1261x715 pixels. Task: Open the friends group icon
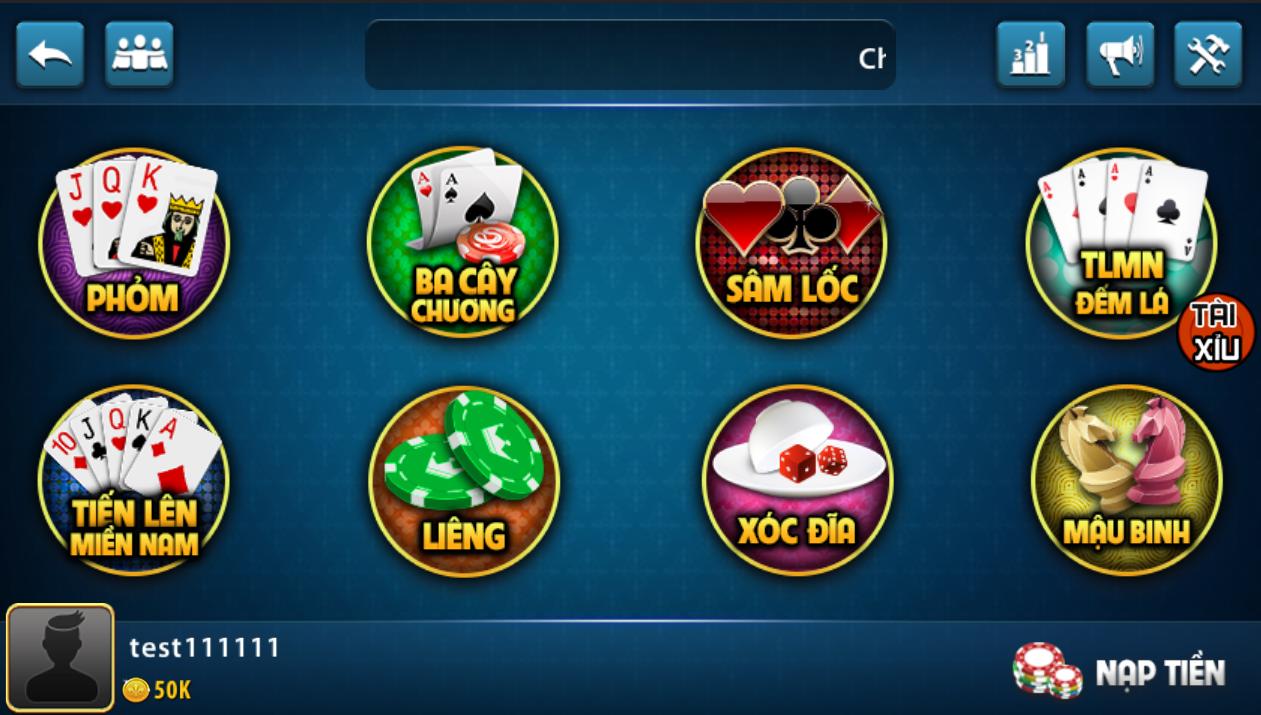click(x=139, y=54)
